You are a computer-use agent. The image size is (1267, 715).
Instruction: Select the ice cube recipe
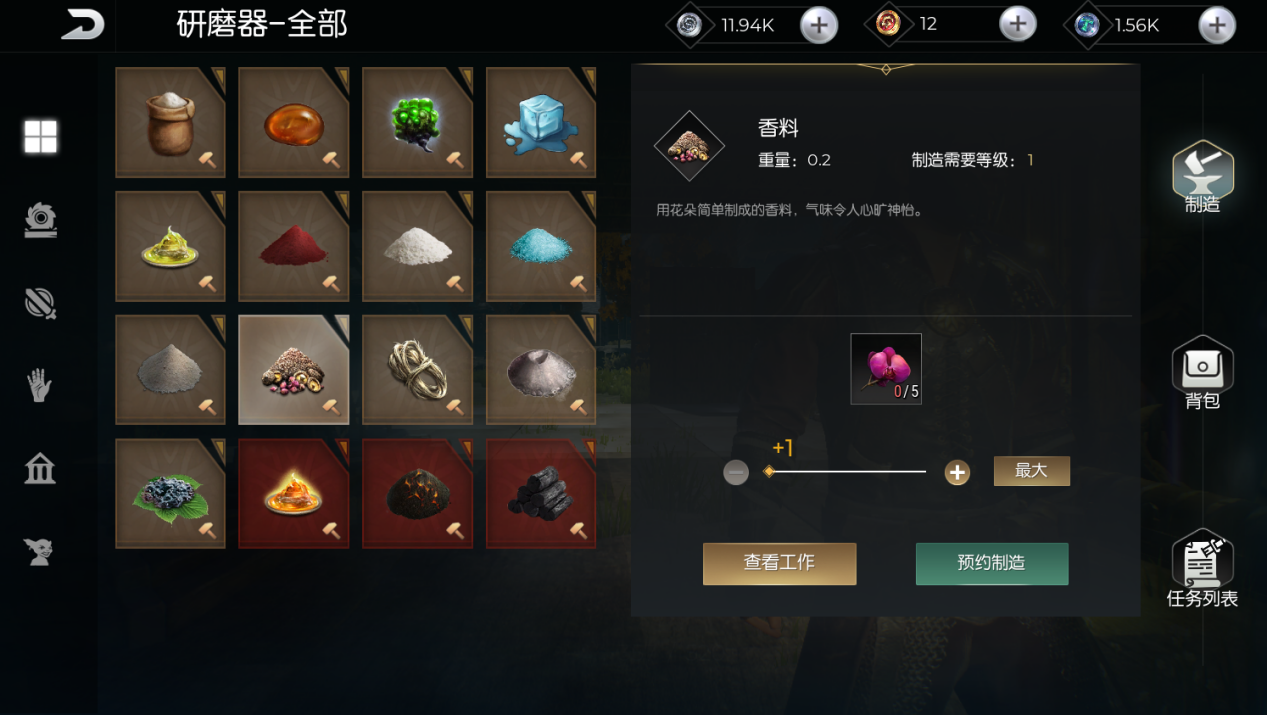(x=540, y=123)
